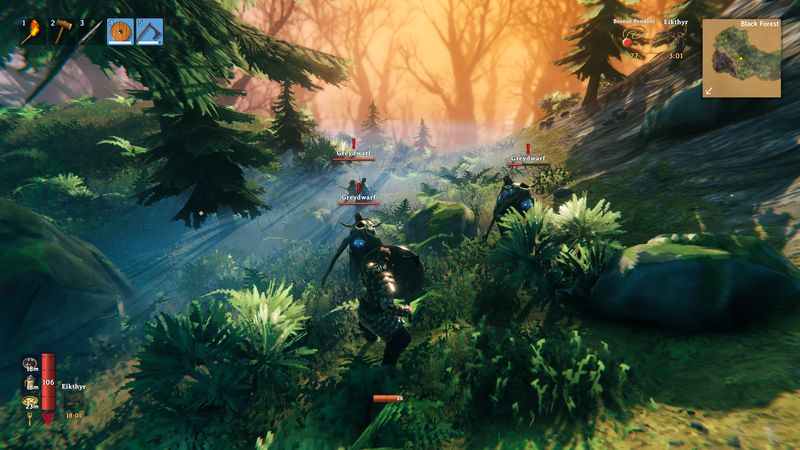Select the axe in hotbar slot 5
This screenshot has height=450, width=800.
[x=149, y=32]
